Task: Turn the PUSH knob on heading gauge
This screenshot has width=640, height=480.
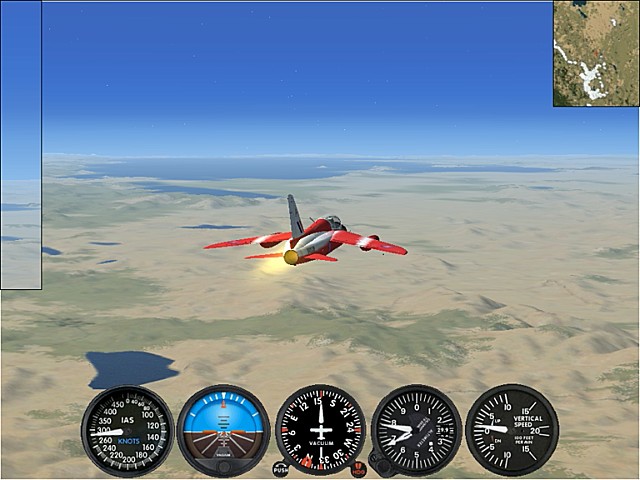Action: pos(280,468)
